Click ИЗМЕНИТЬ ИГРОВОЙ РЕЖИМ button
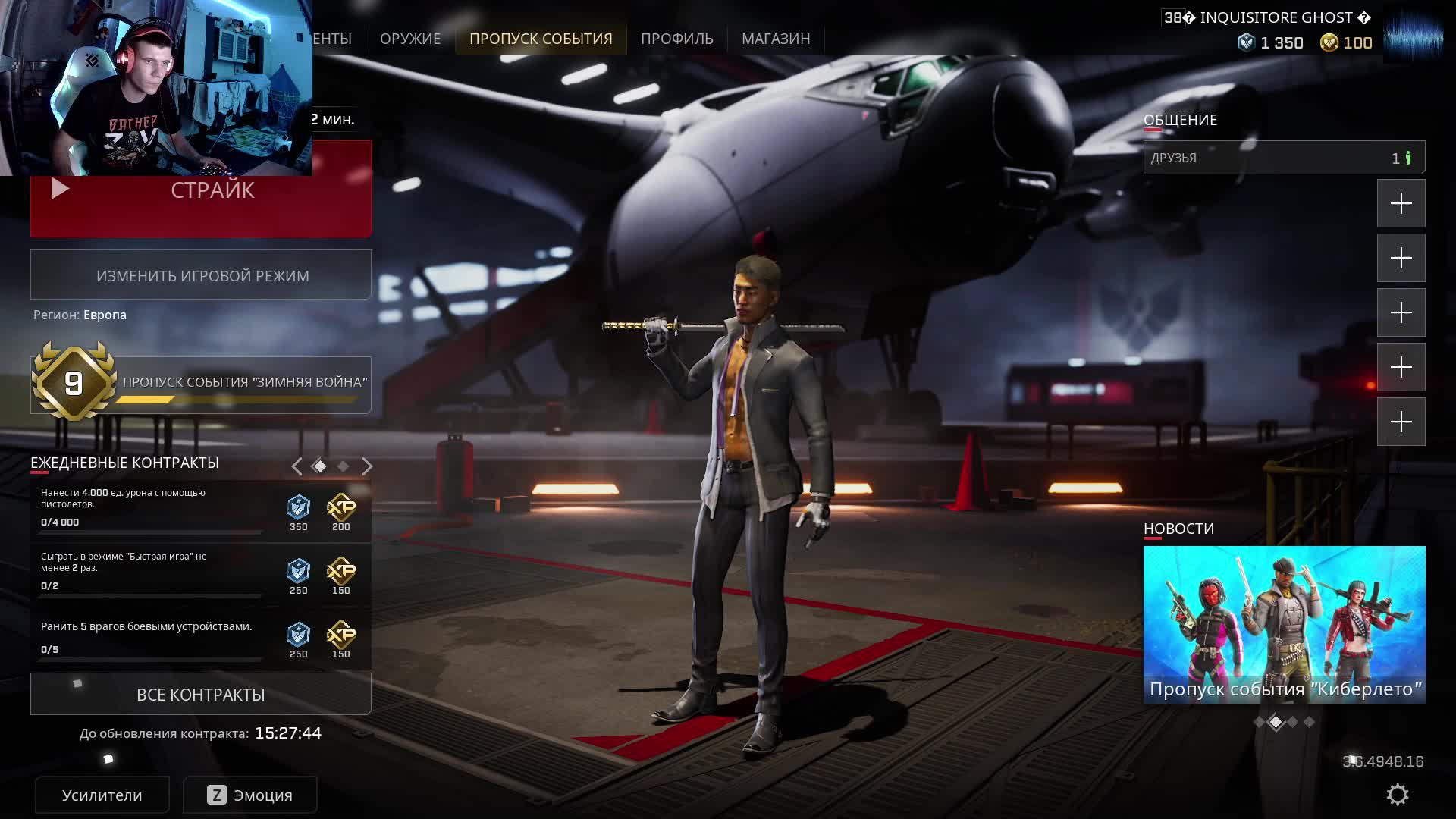This screenshot has width=1456, height=819. point(201,275)
